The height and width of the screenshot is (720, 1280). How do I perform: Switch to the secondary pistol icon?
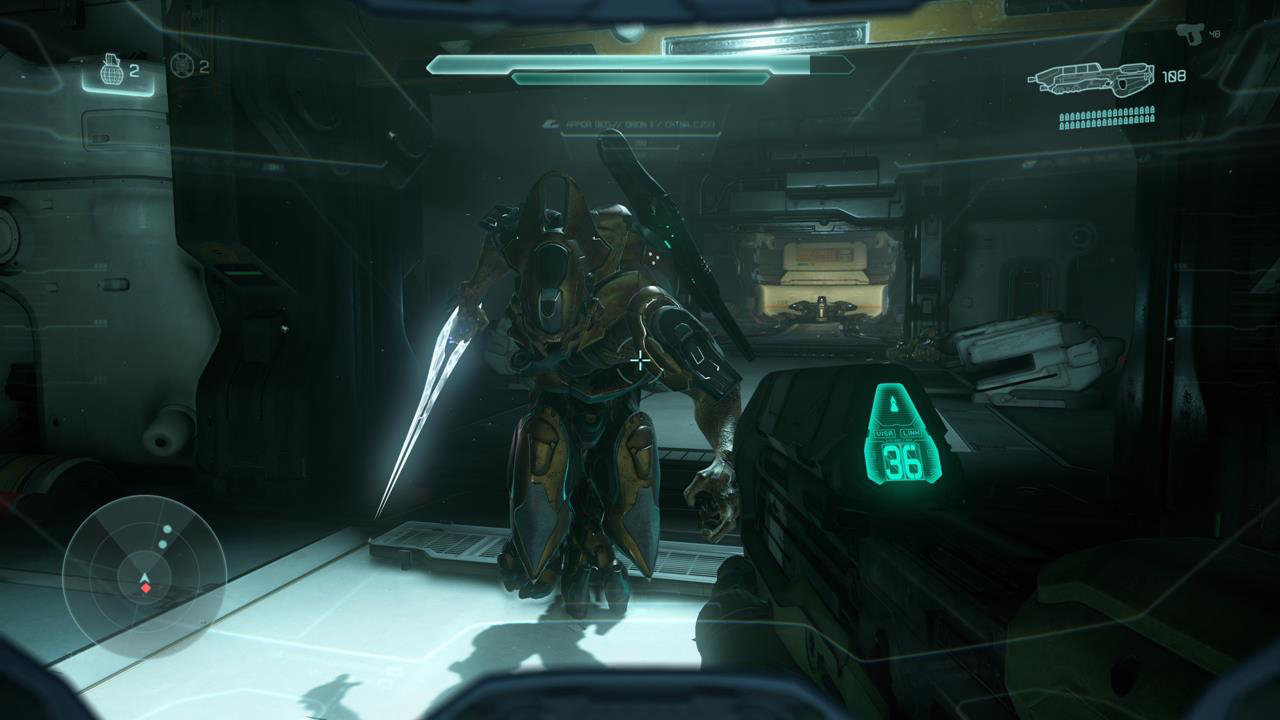[1190, 34]
